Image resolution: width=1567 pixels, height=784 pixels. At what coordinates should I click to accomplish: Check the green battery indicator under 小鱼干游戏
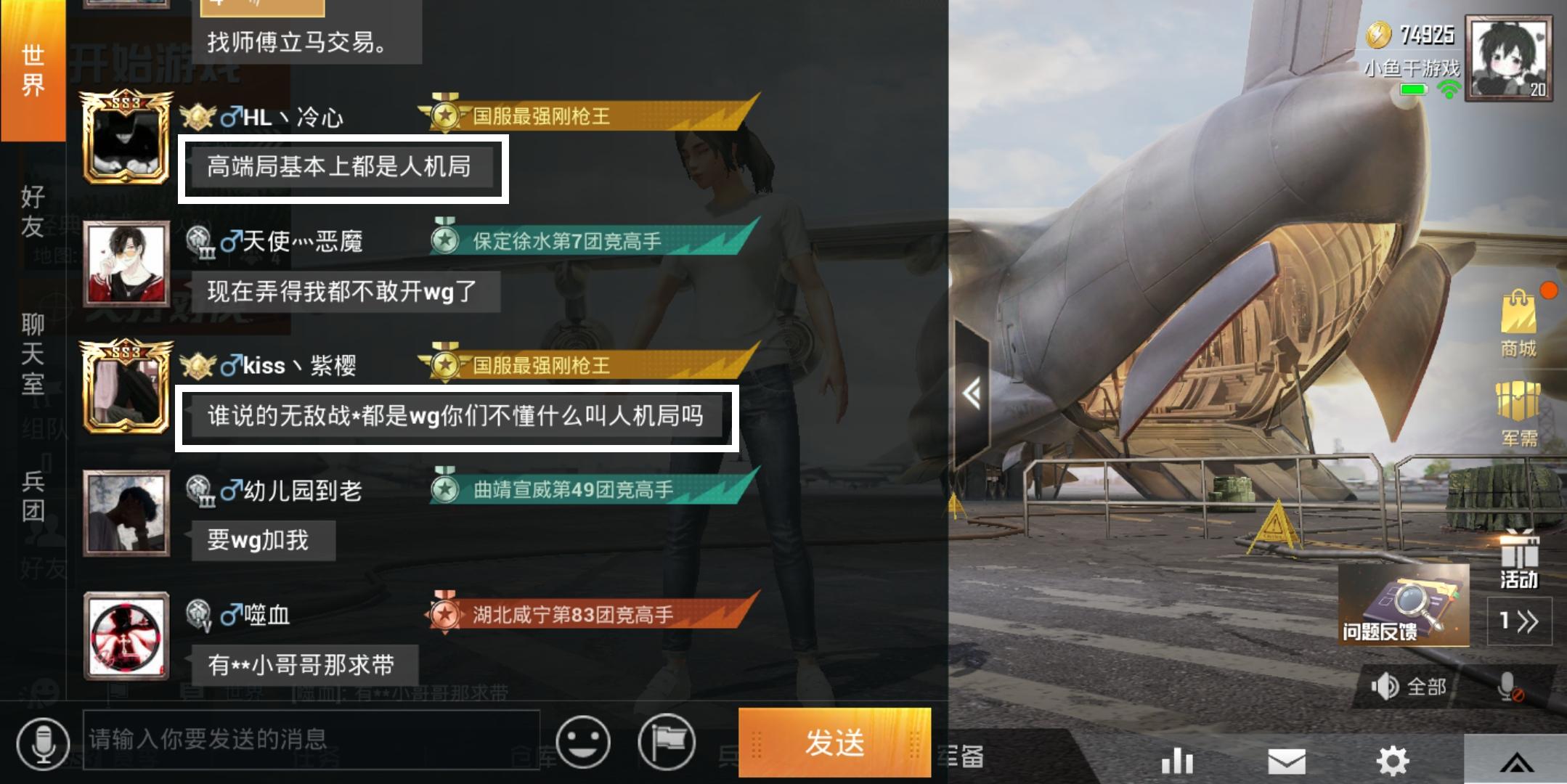pyautogui.click(x=1414, y=91)
